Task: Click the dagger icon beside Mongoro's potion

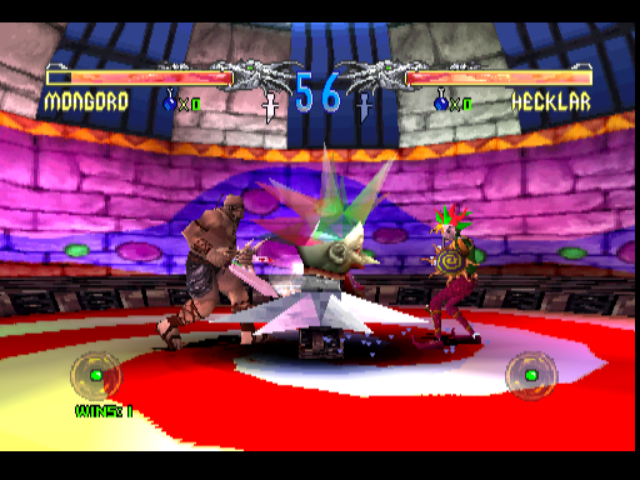Action: (x=269, y=105)
